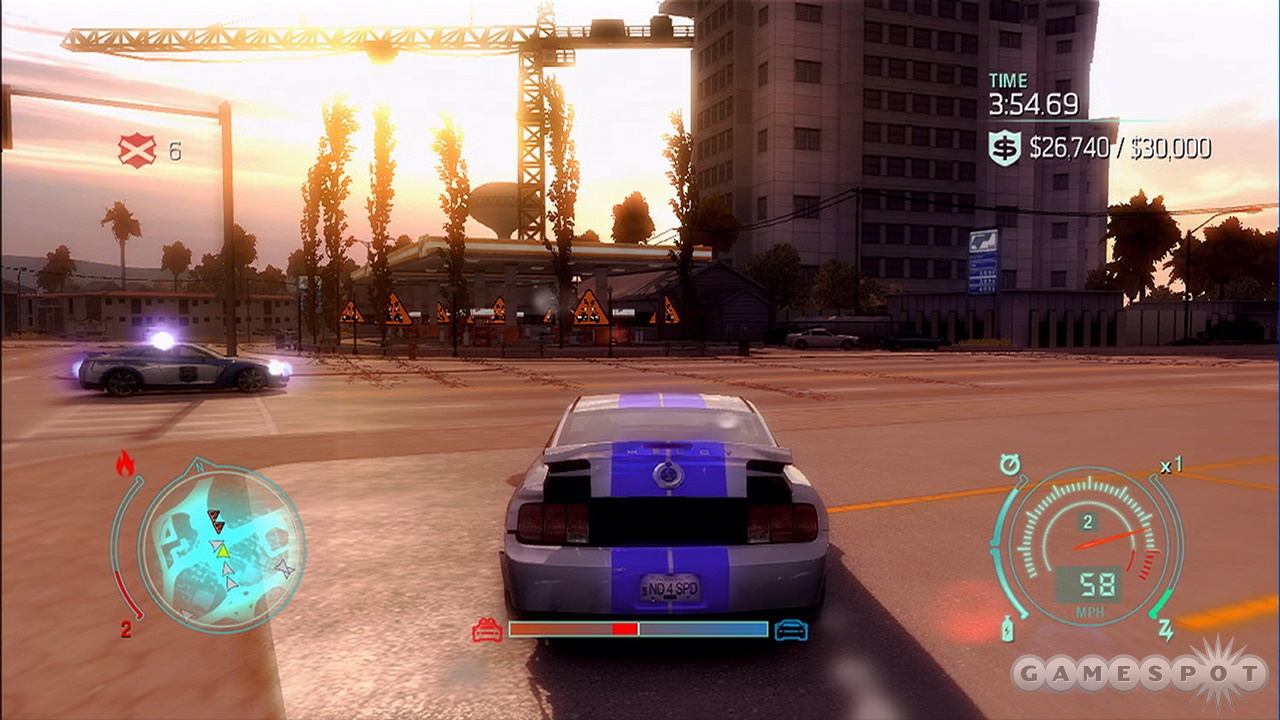Select the red flame heat icon
Screen dimensions: 1280x720
[x=125, y=463]
